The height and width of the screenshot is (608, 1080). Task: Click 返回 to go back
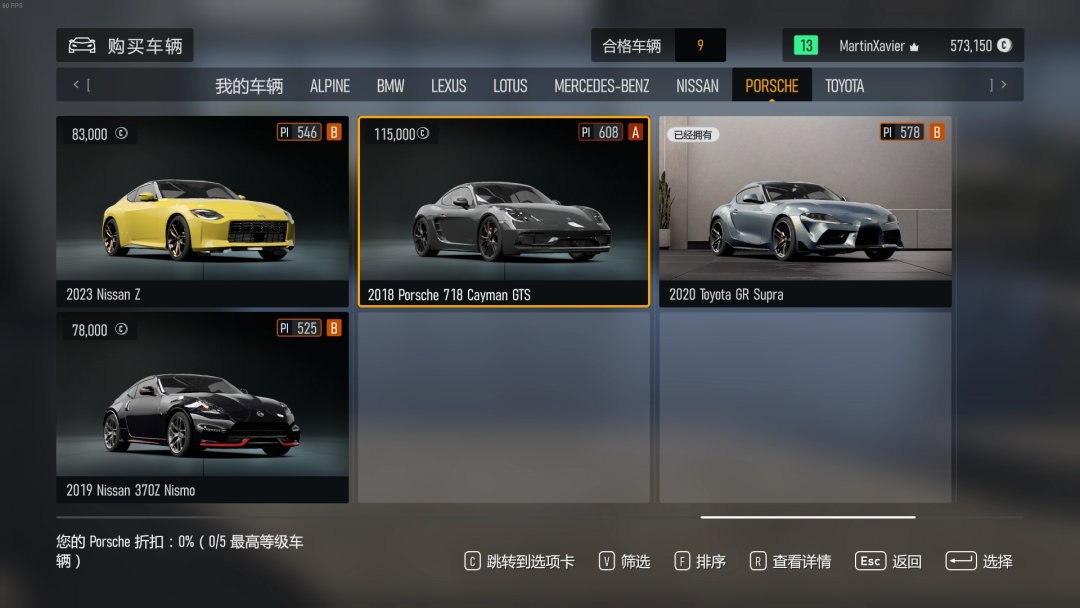pos(889,561)
